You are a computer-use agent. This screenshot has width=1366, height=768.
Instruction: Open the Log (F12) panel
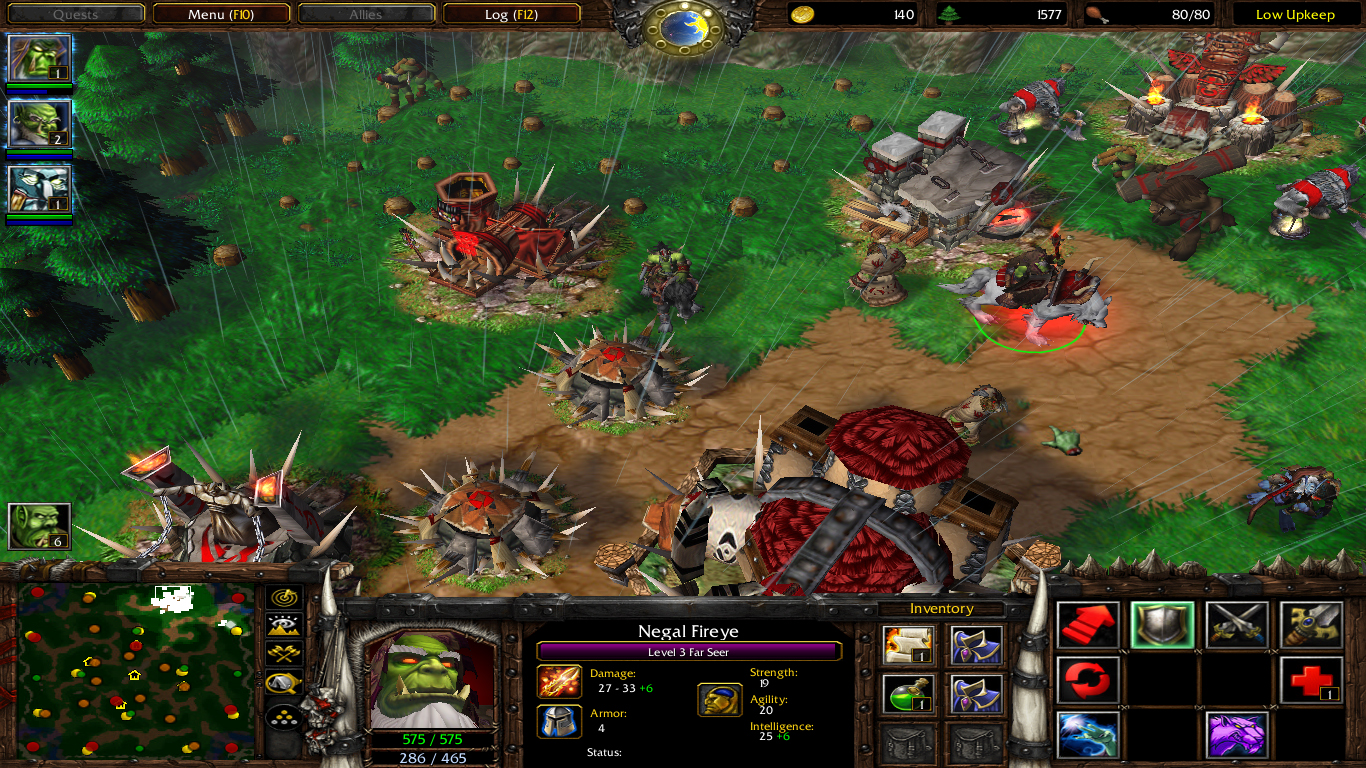tap(511, 14)
